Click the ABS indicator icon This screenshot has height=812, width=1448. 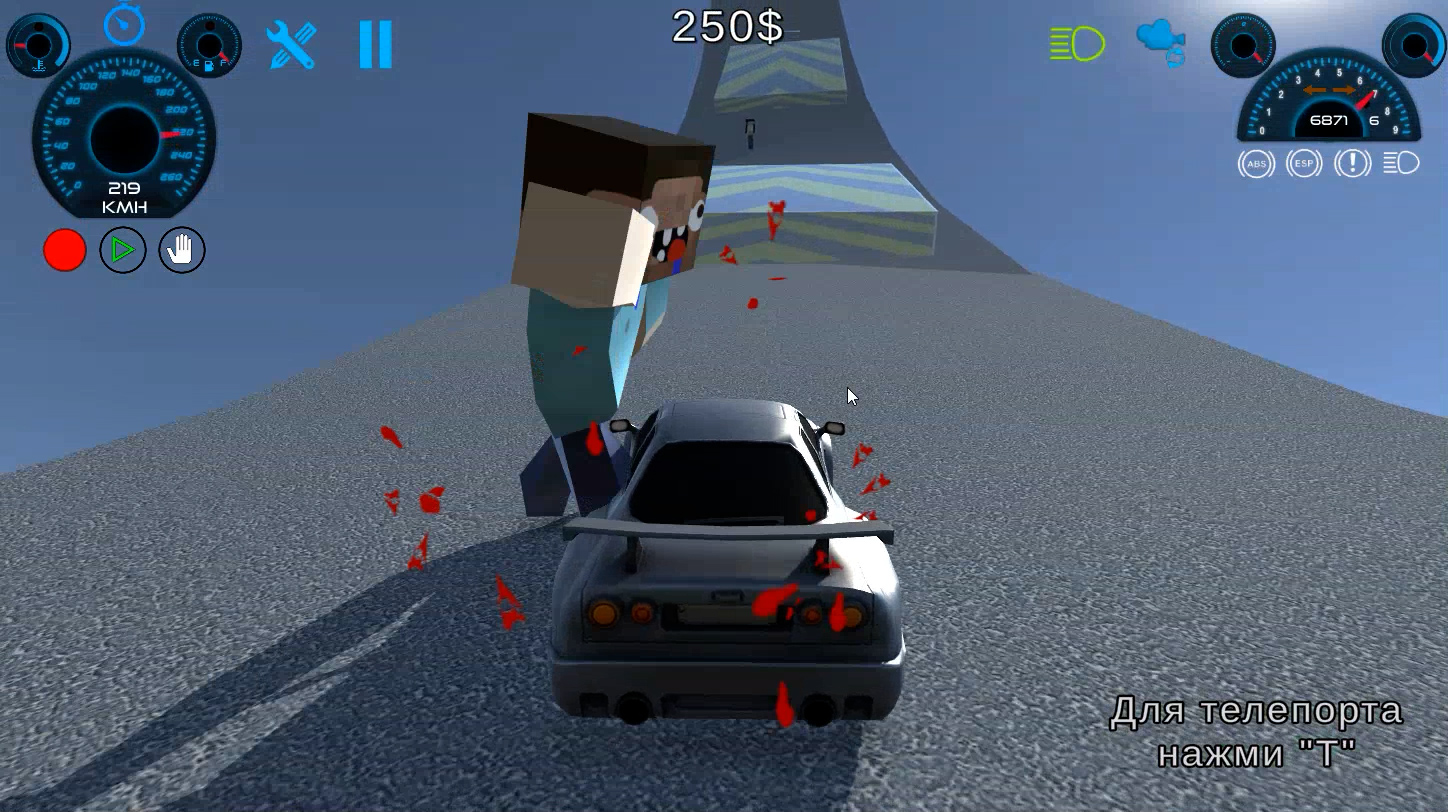point(1256,163)
